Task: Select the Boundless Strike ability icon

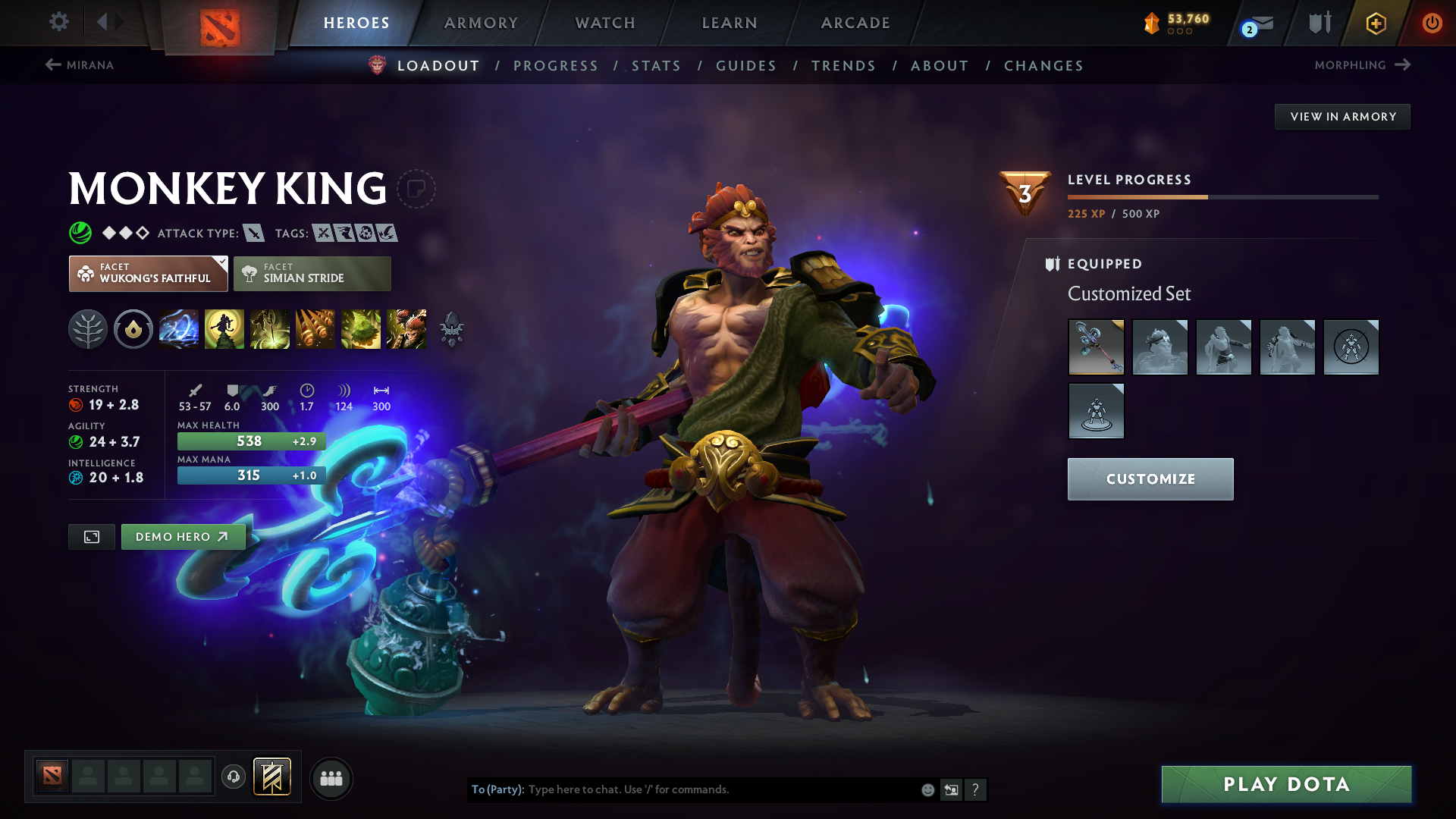Action: point(179,329)
